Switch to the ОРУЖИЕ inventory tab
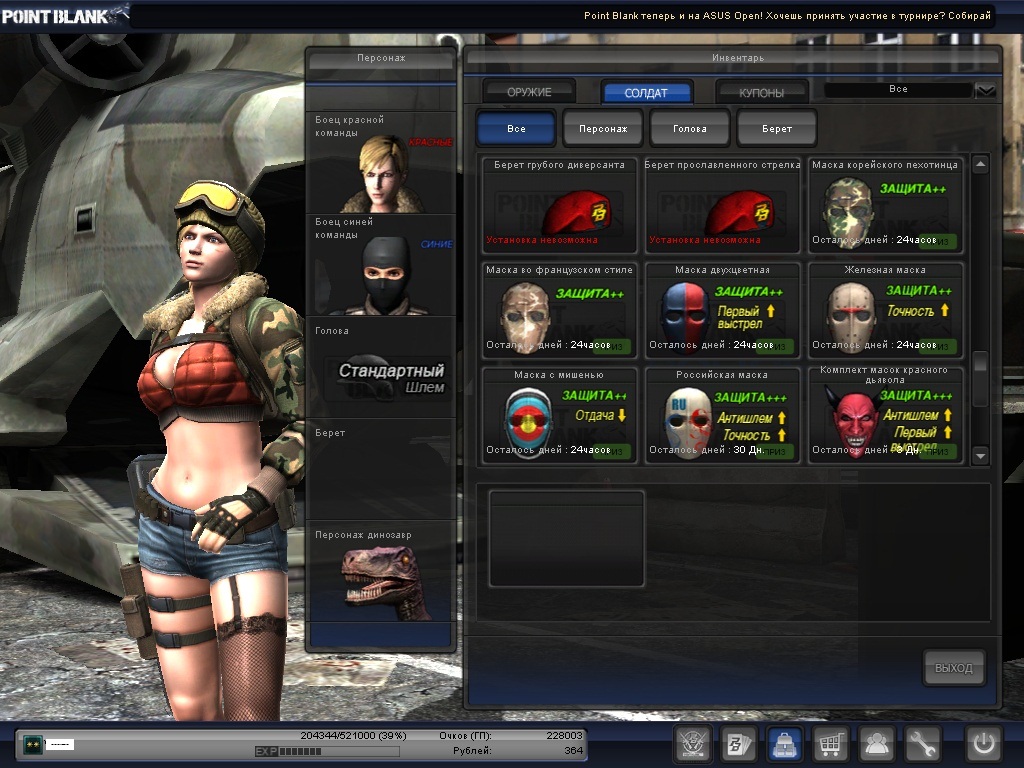Viewport: 1024px width, 768px height. coord(529,92)
